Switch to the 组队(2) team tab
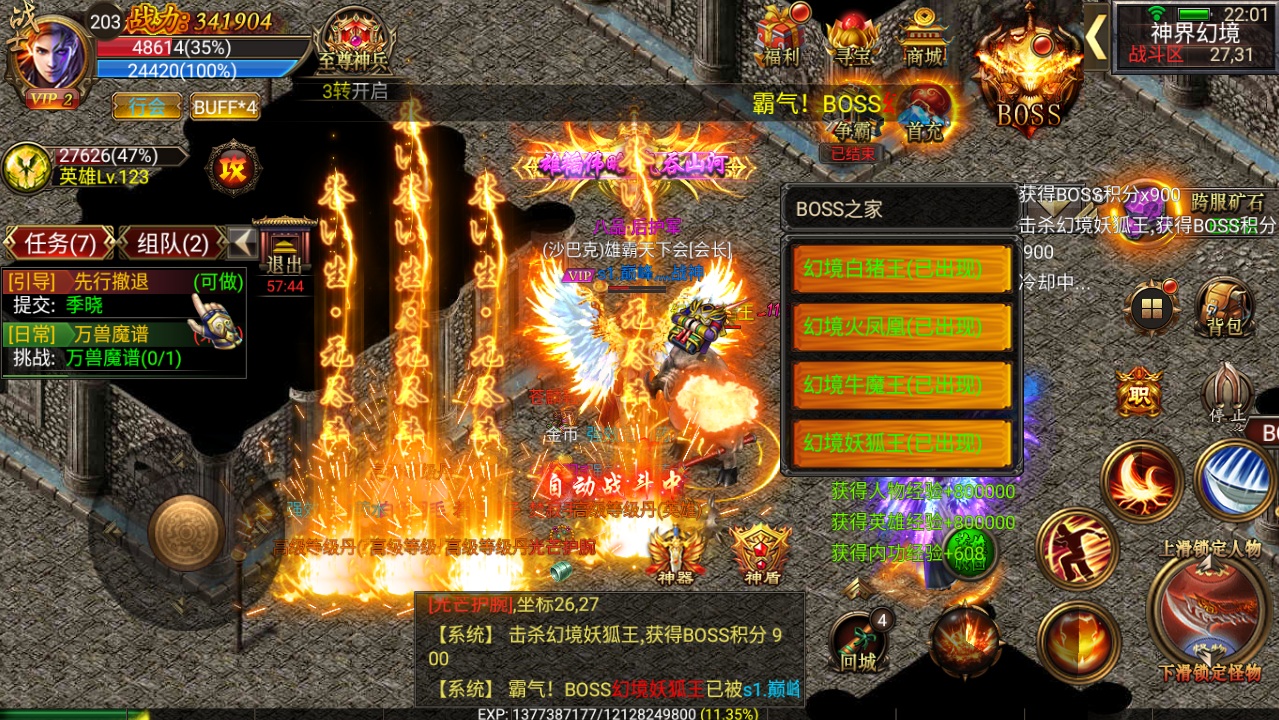 (x=173, y=243)
